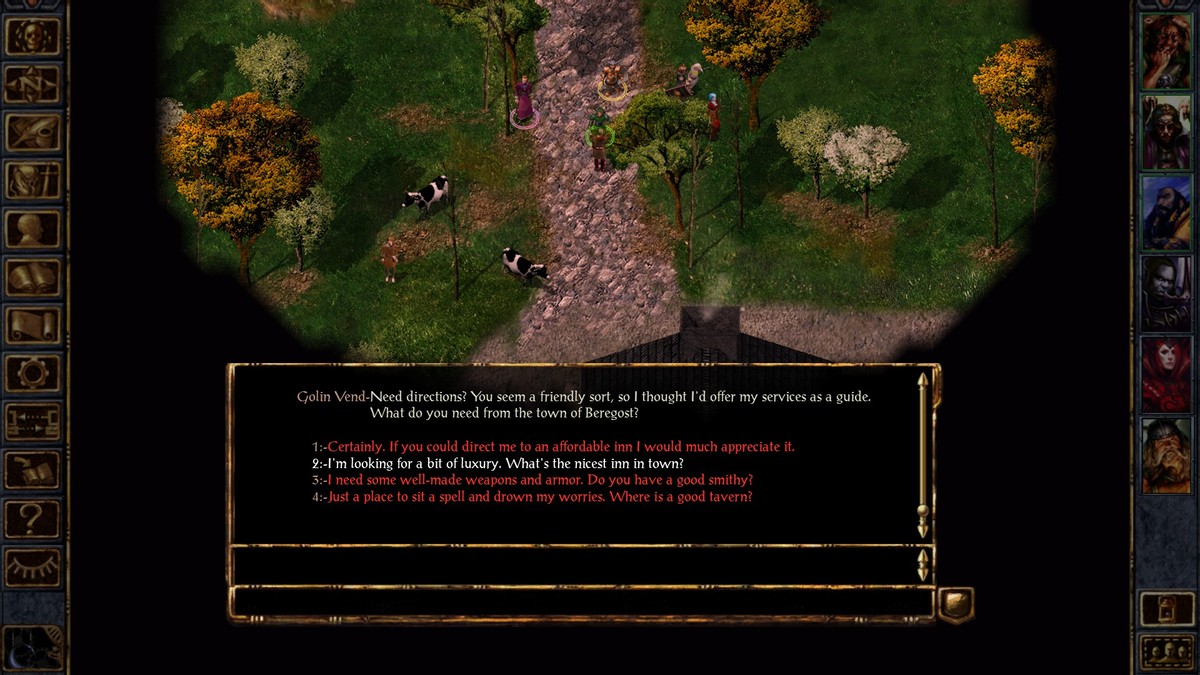Select the dark armored warrior's portrait
Viewport: 1200px width, 675px height.
pyautogui.click(x=1166, y=294)
